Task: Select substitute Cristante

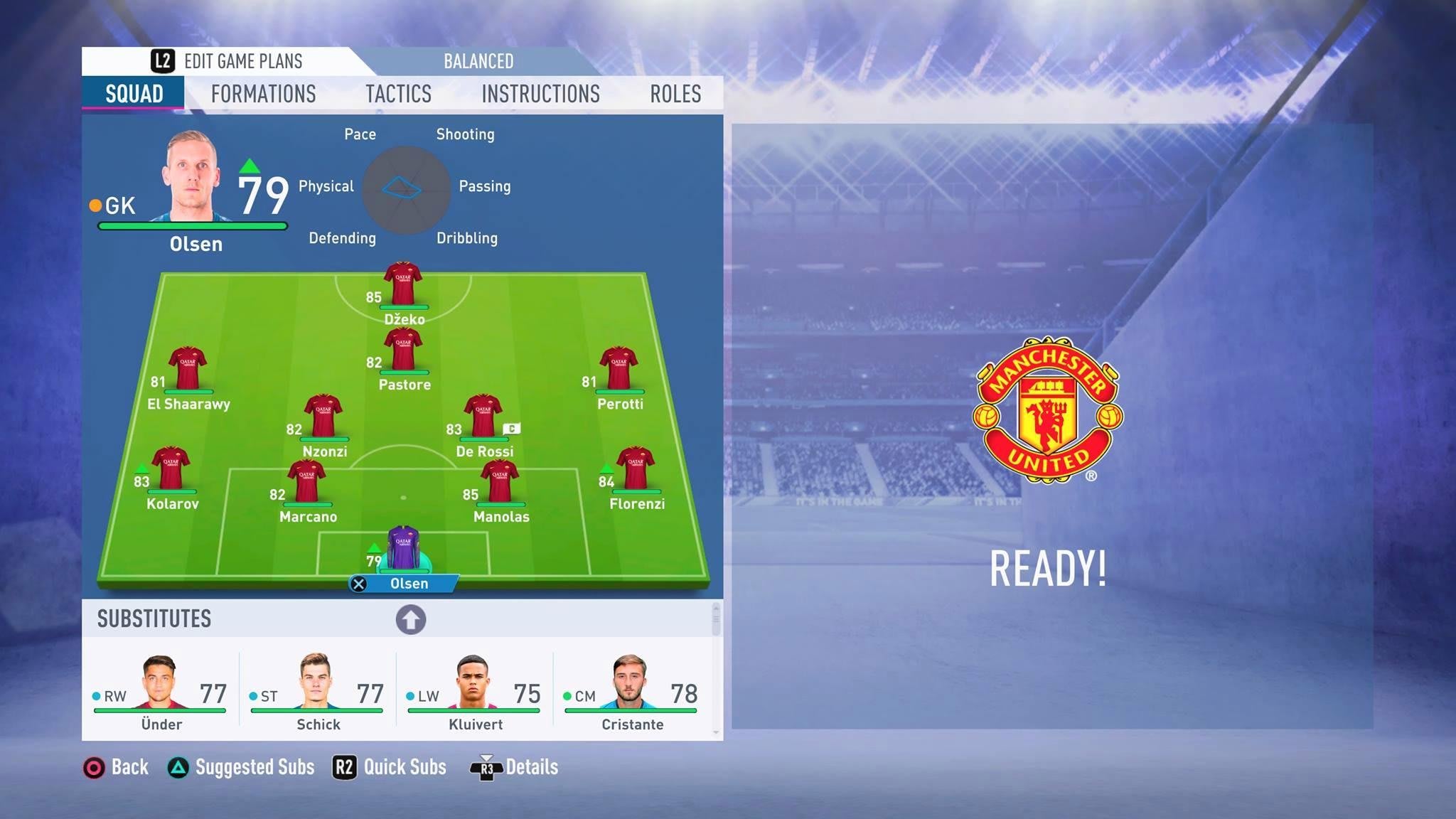Action: point(631,691)
